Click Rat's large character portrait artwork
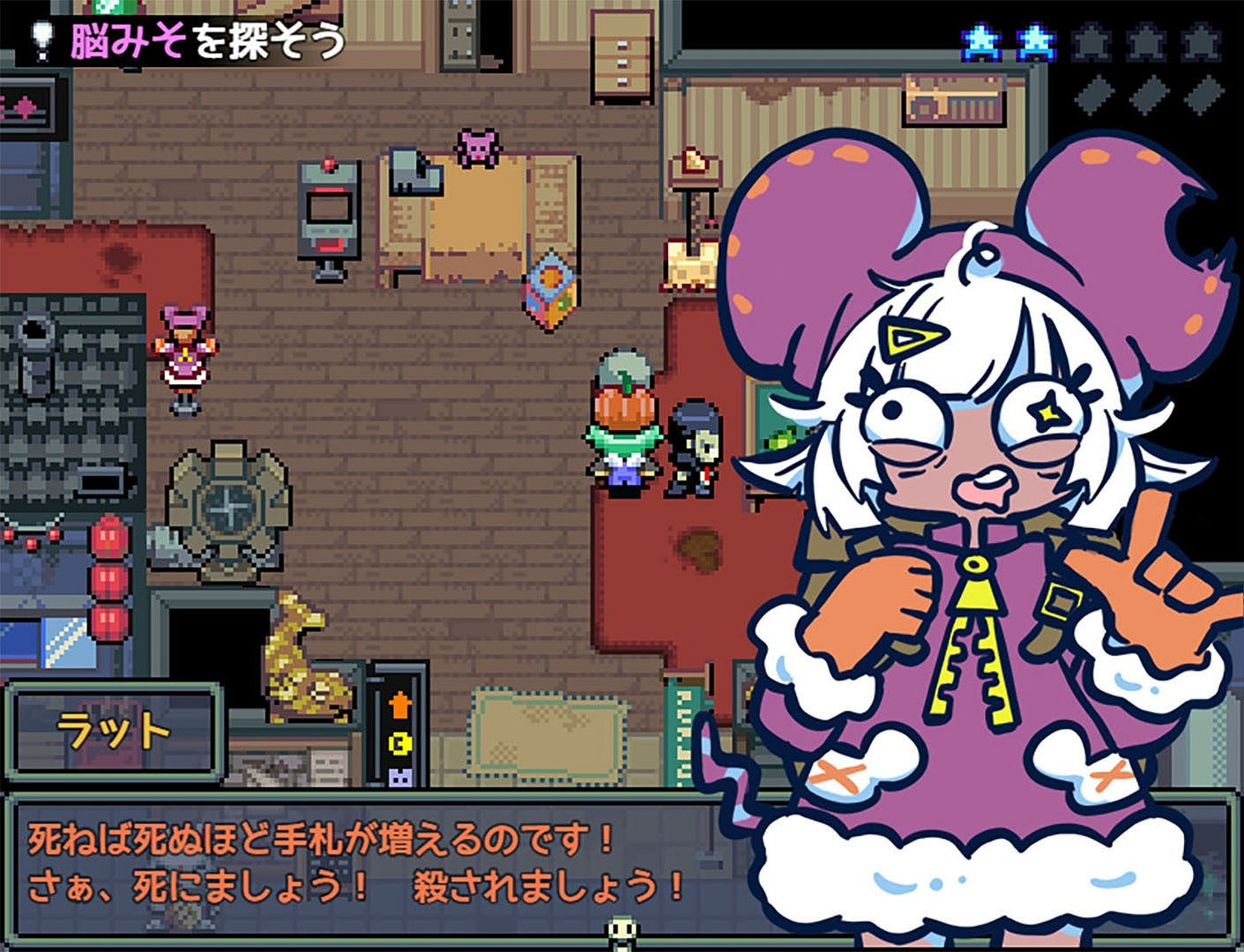The height and width of the screenshot is (952, 1244). tap(970, 529)
